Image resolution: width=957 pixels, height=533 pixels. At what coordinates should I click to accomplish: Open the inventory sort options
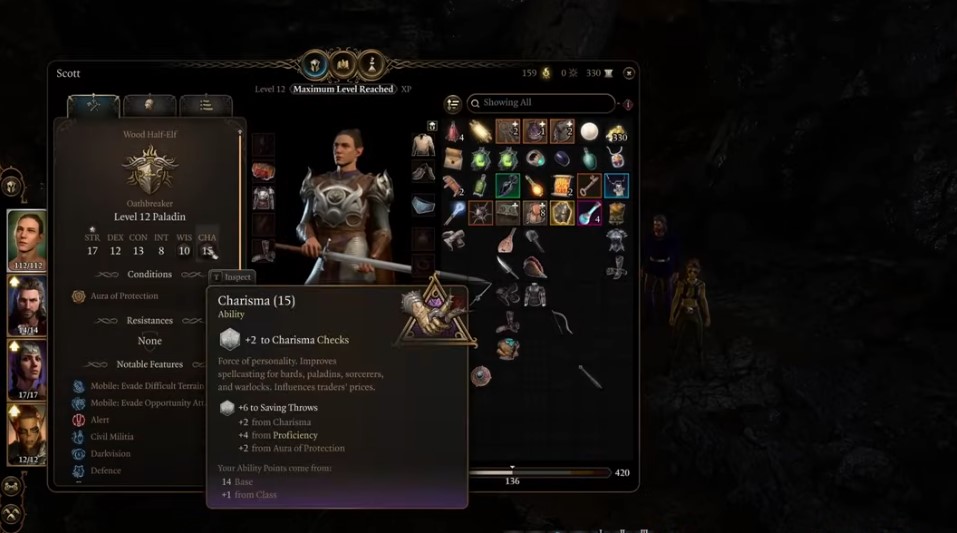(x=453, y=103)
